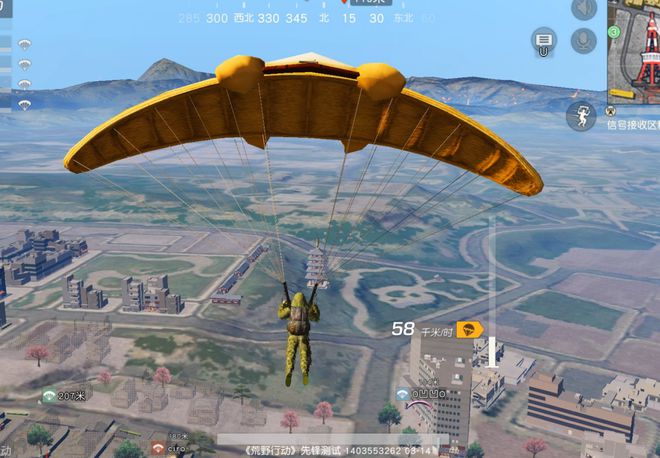Toggle the microphone voice button
Viewport: 660px width, 458px height.
coord(583,41)
